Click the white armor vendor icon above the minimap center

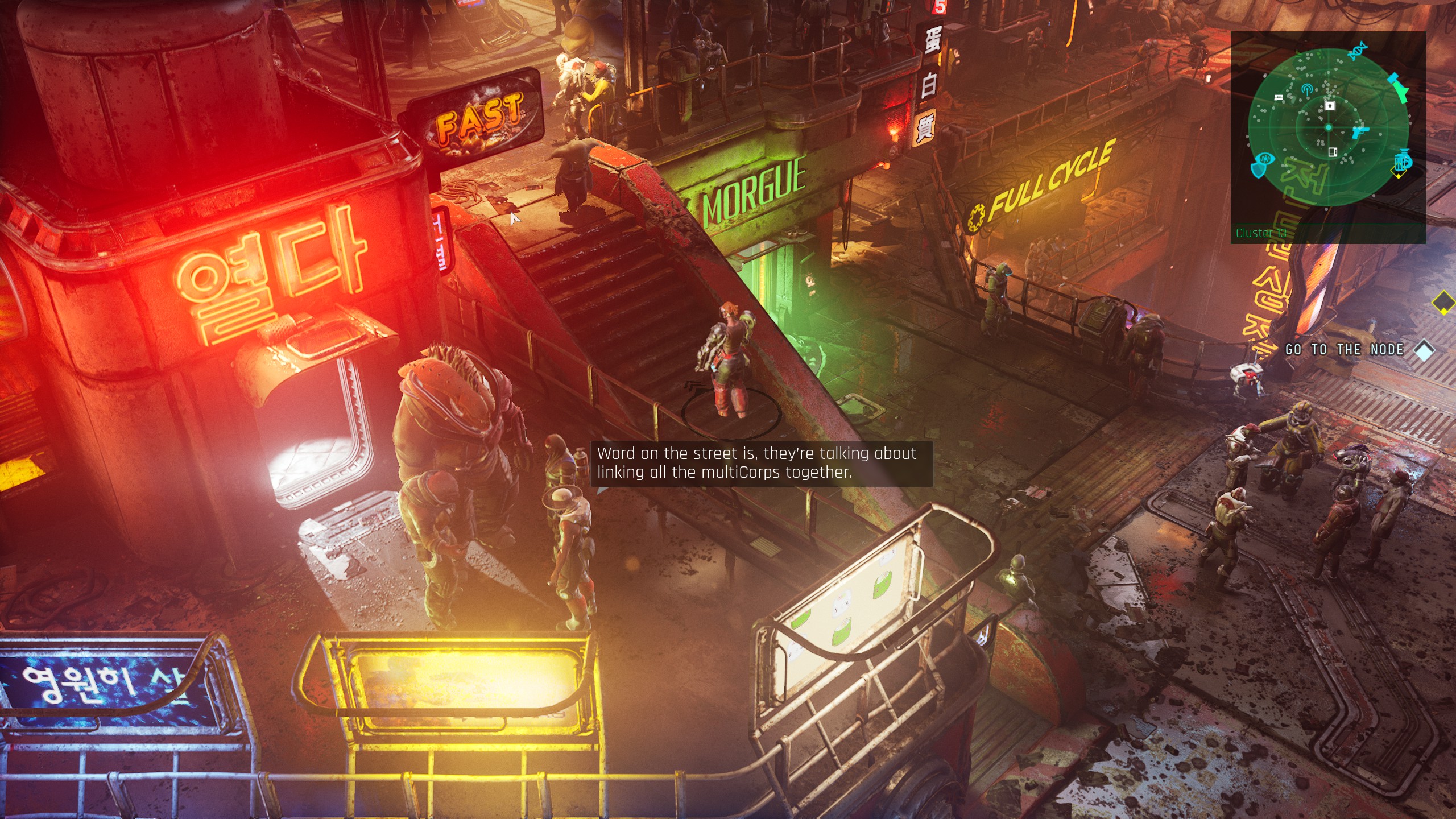pos(1330,106)
